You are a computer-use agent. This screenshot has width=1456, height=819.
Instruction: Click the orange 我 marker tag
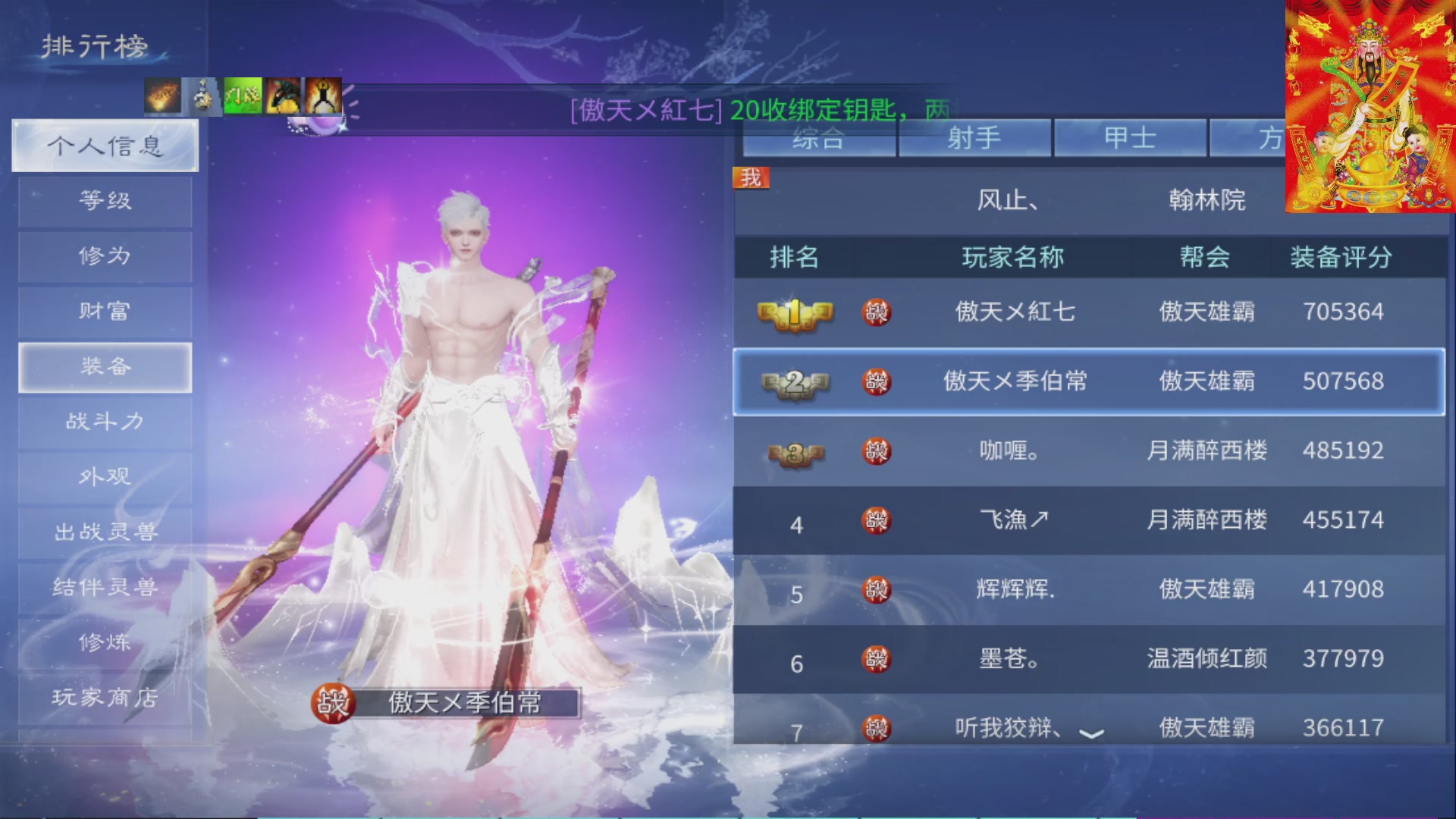click(750, 177)
